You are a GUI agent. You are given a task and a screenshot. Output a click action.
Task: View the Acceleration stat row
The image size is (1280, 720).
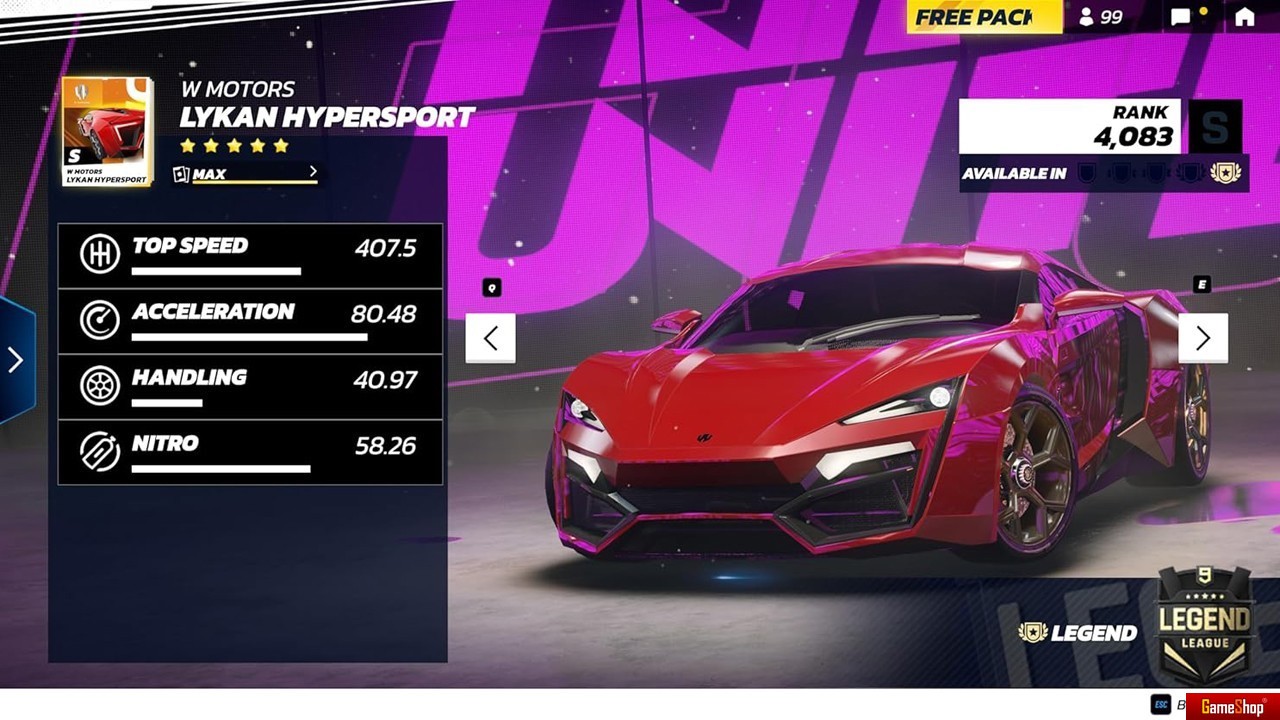point(250,321)
